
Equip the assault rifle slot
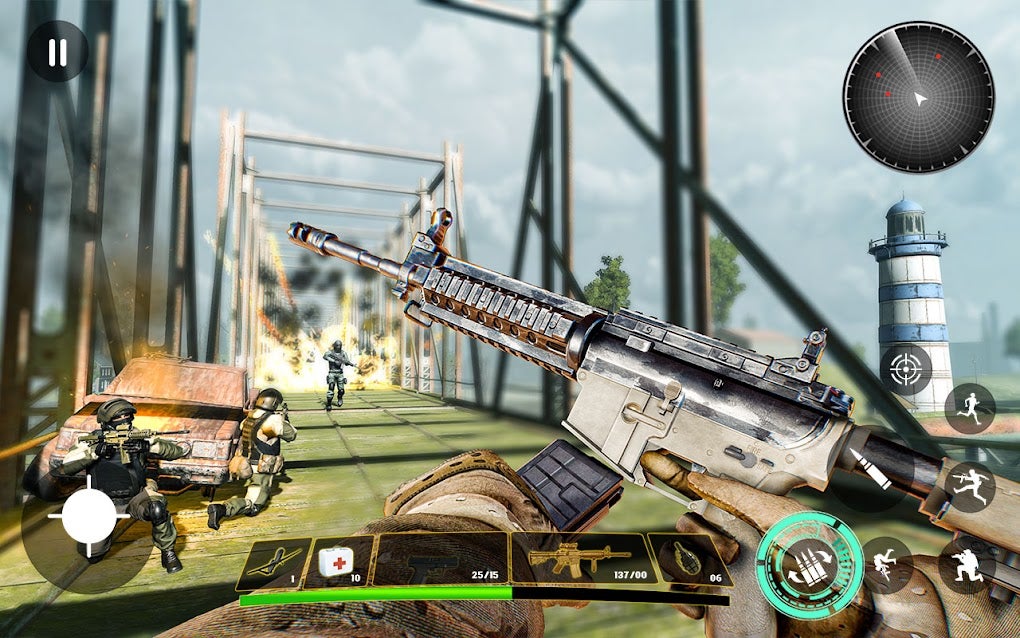click(x=580, y=560)
